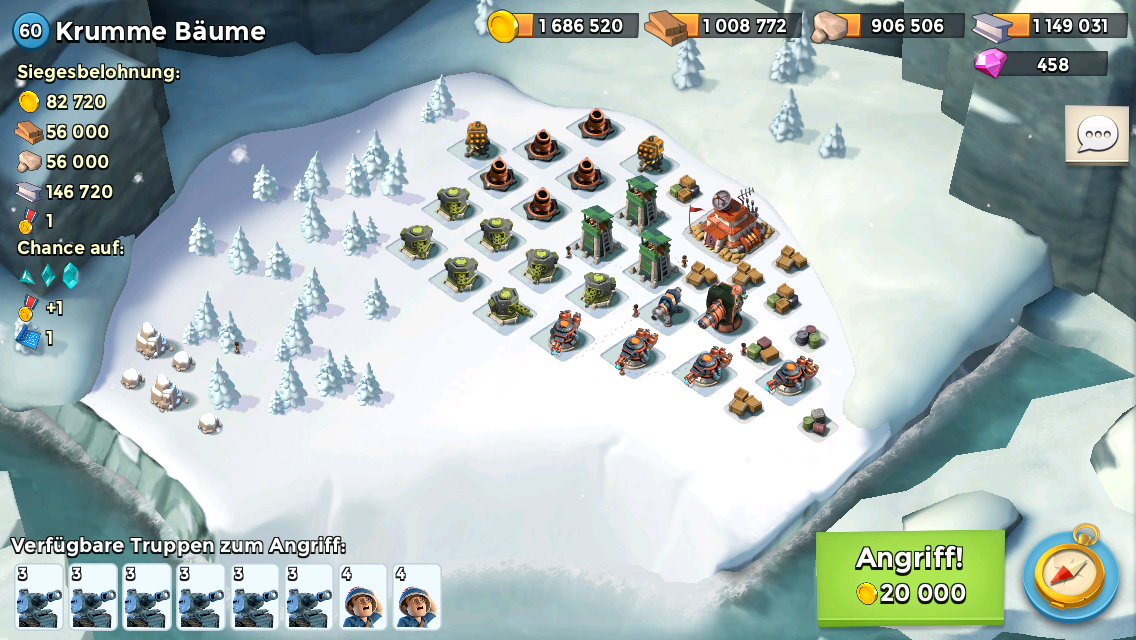Tap the stone resource bar
This screenshot has width=1136, height=640.
[x=889, y=25]
